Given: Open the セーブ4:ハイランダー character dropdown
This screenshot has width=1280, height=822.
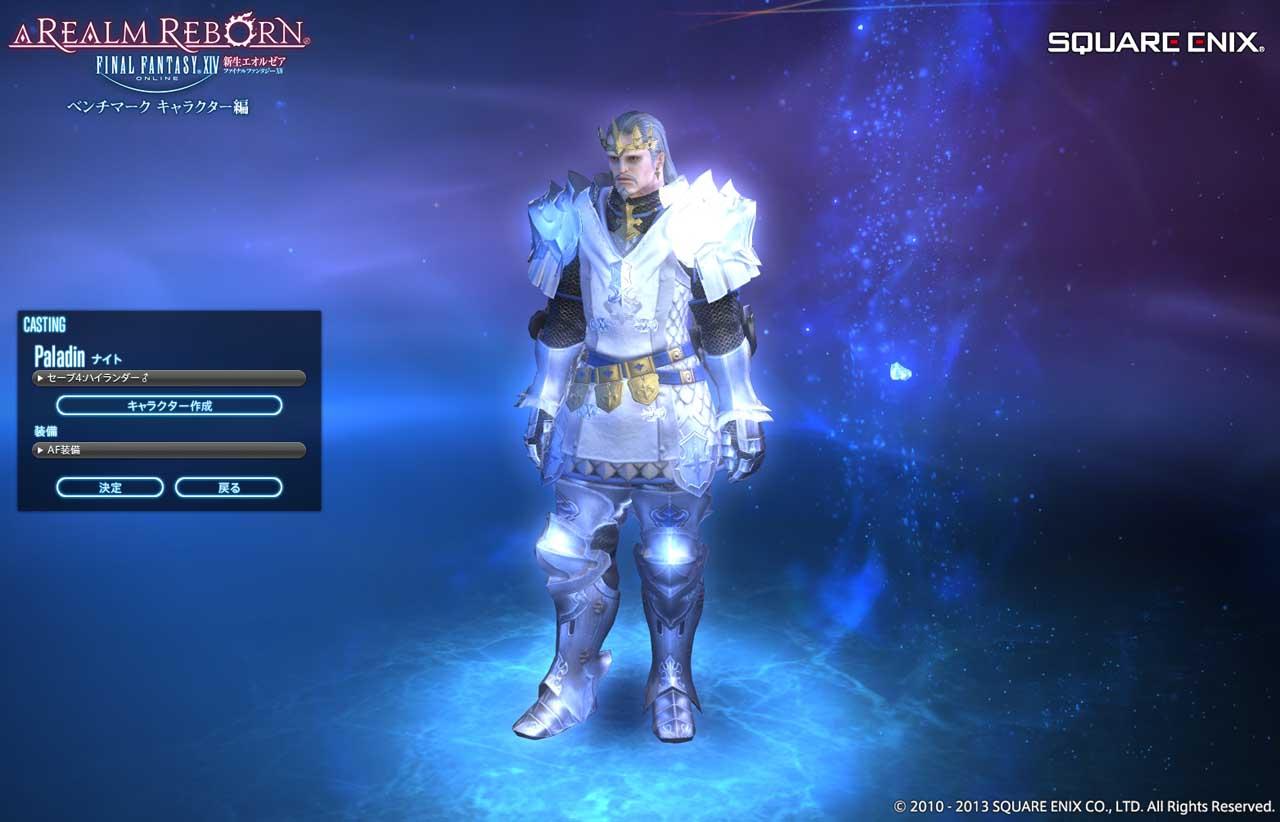Looking at the screenshot, I should (x=168, y=378).
